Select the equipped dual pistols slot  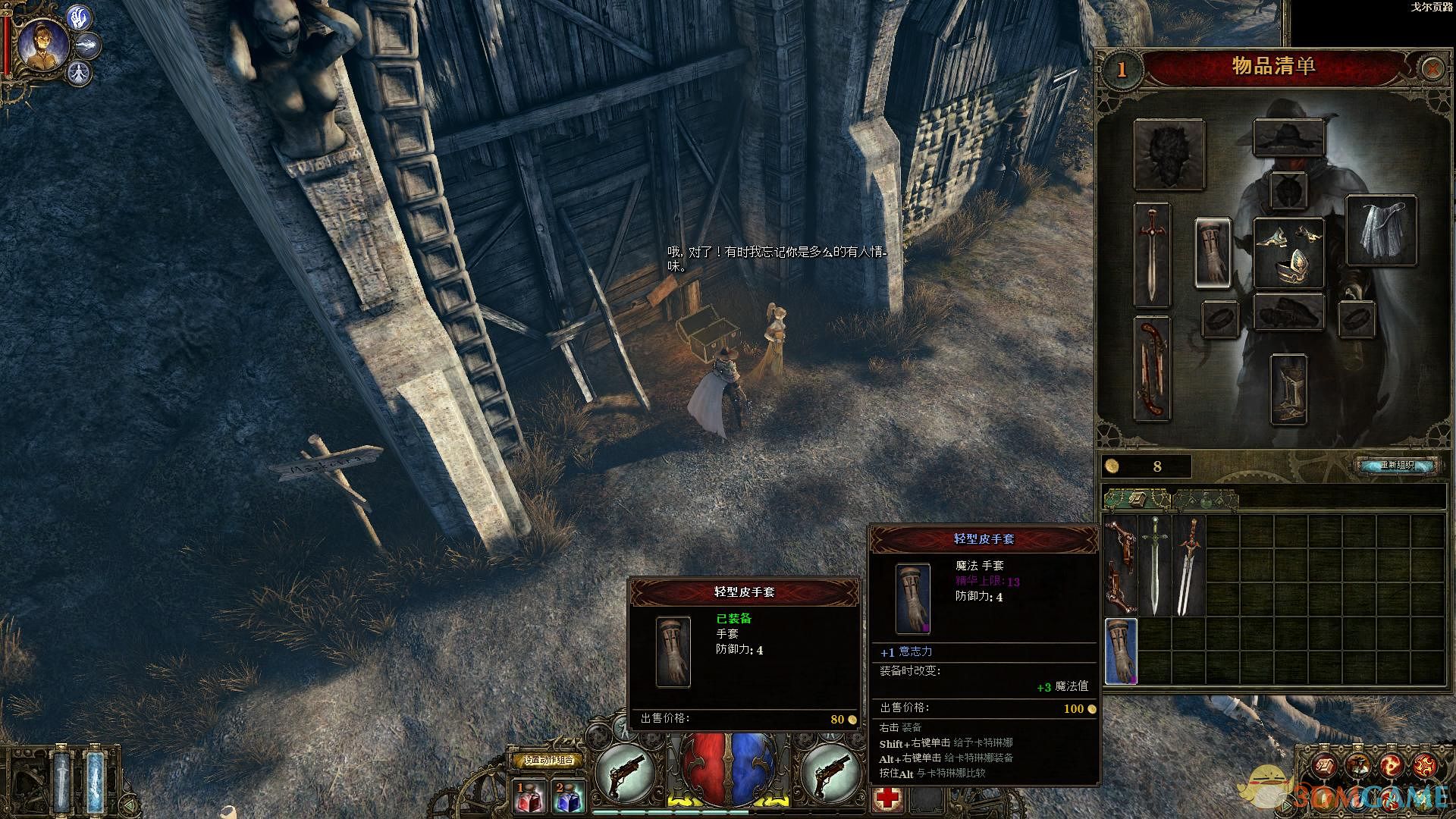click(x=1152, y=369)
